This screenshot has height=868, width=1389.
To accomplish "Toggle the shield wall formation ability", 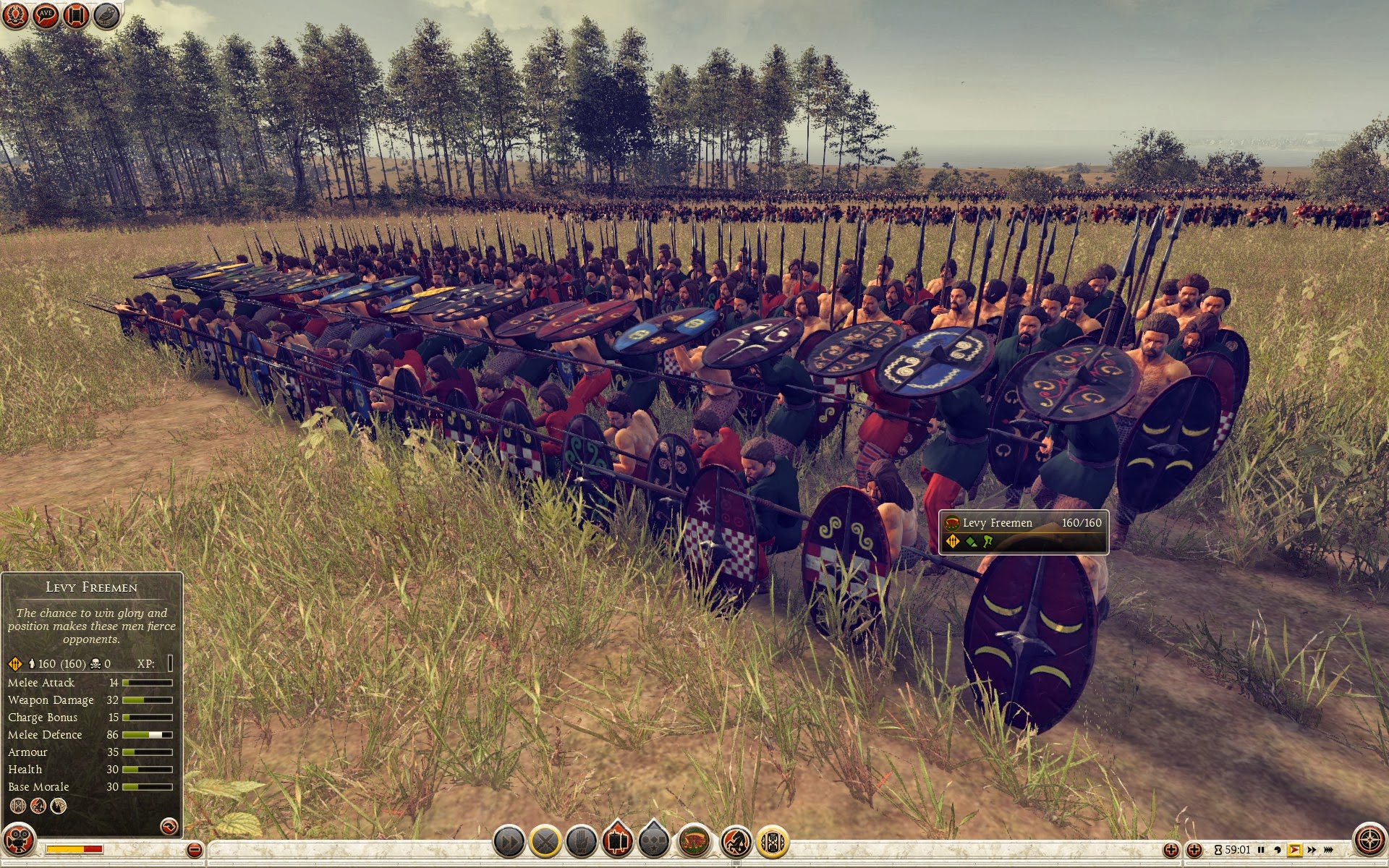I will (772, 842).
